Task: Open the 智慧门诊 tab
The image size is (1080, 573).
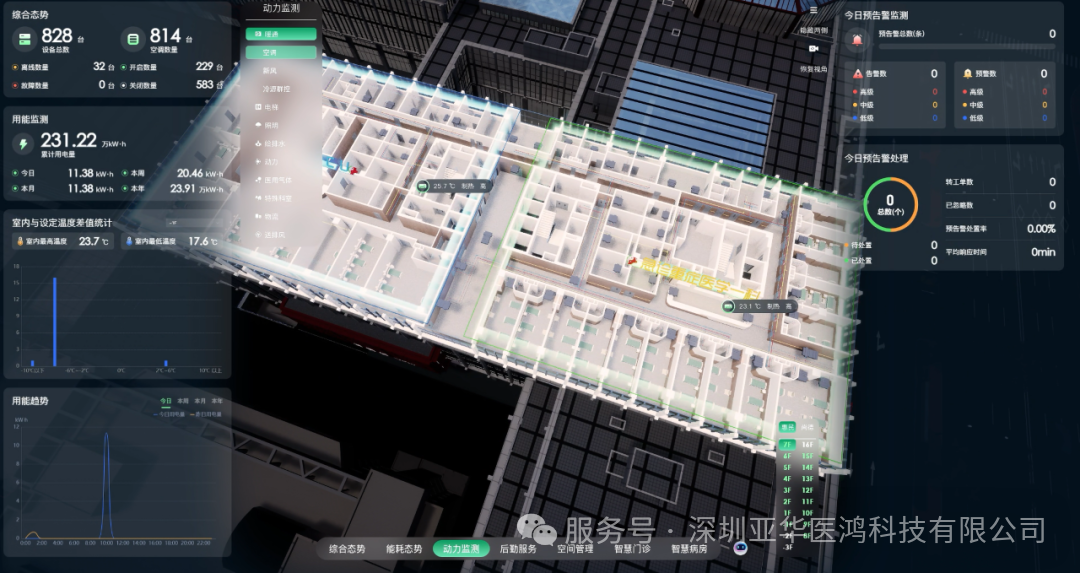Action: pyautogui.click(x=632, y=549)
